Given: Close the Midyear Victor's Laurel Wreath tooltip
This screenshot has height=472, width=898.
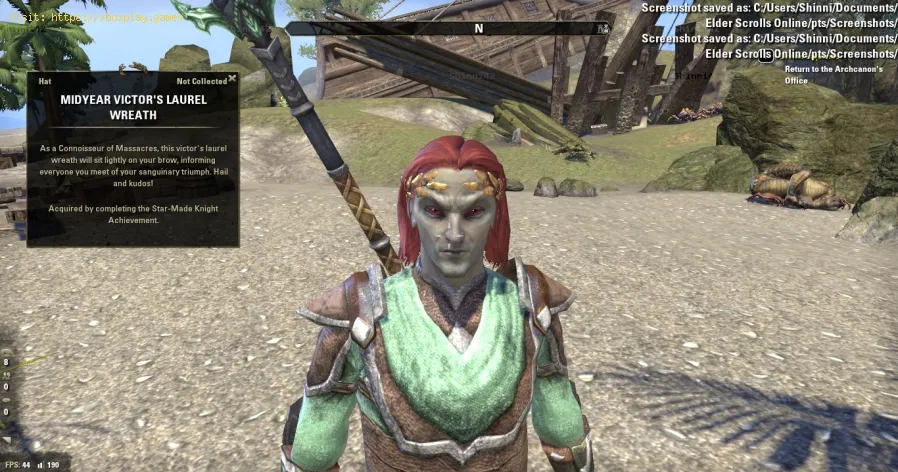Looking at the screenshot, I should (x=232, y=78).
